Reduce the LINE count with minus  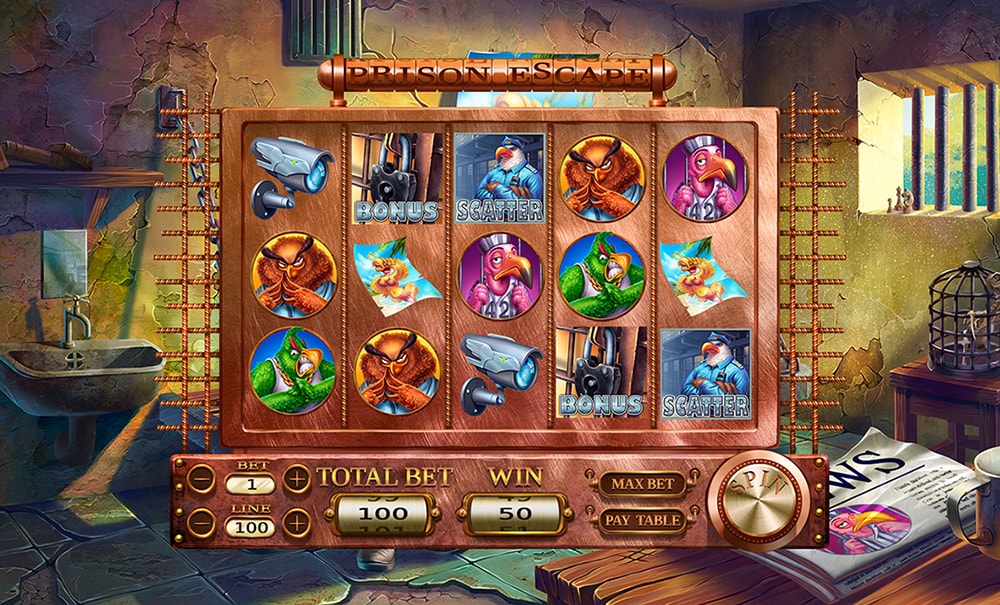tap(201, 522)
